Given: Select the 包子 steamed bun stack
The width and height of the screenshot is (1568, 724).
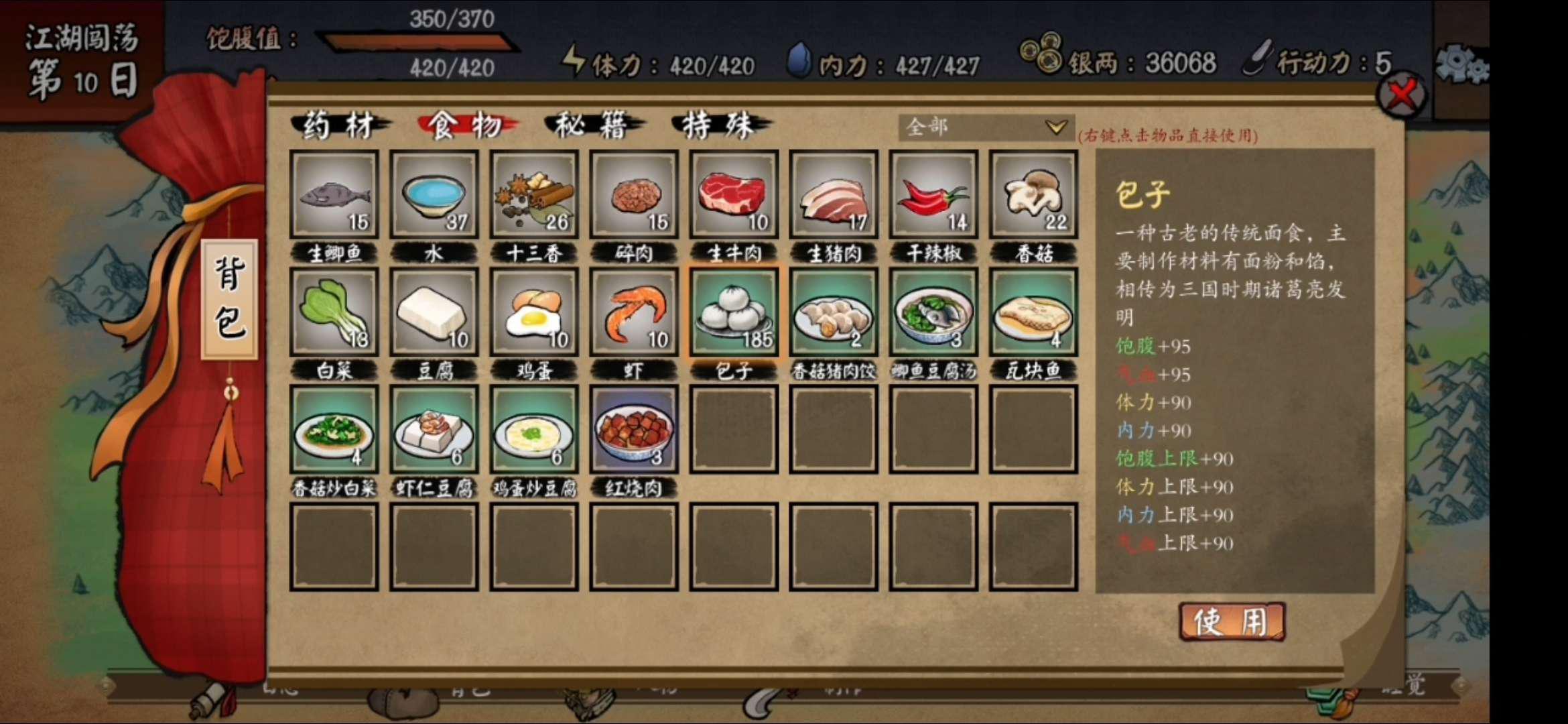Looking at the screenshot, I should point(733,312).
